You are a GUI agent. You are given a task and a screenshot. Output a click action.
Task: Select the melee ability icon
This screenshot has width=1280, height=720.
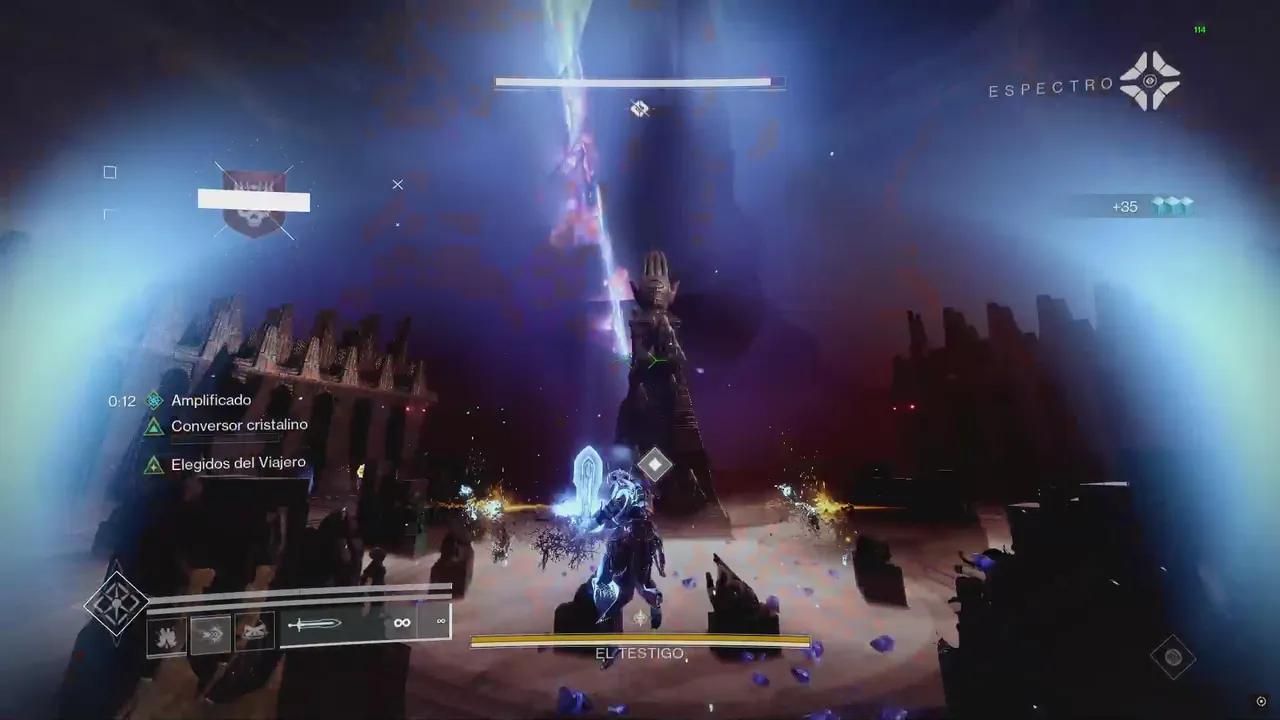(211, 635)
